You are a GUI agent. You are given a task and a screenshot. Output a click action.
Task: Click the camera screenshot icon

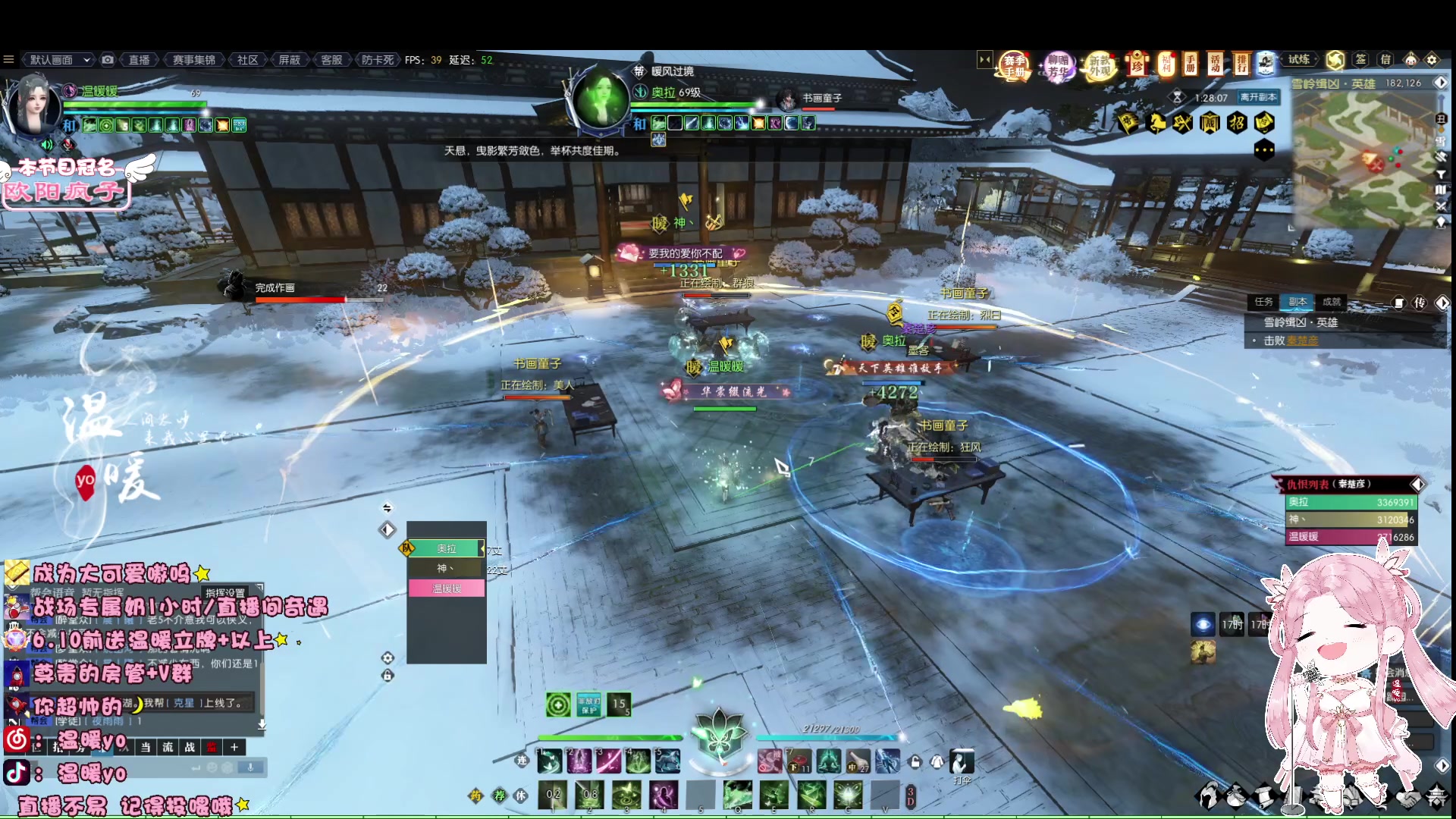[x=108, y=60]
